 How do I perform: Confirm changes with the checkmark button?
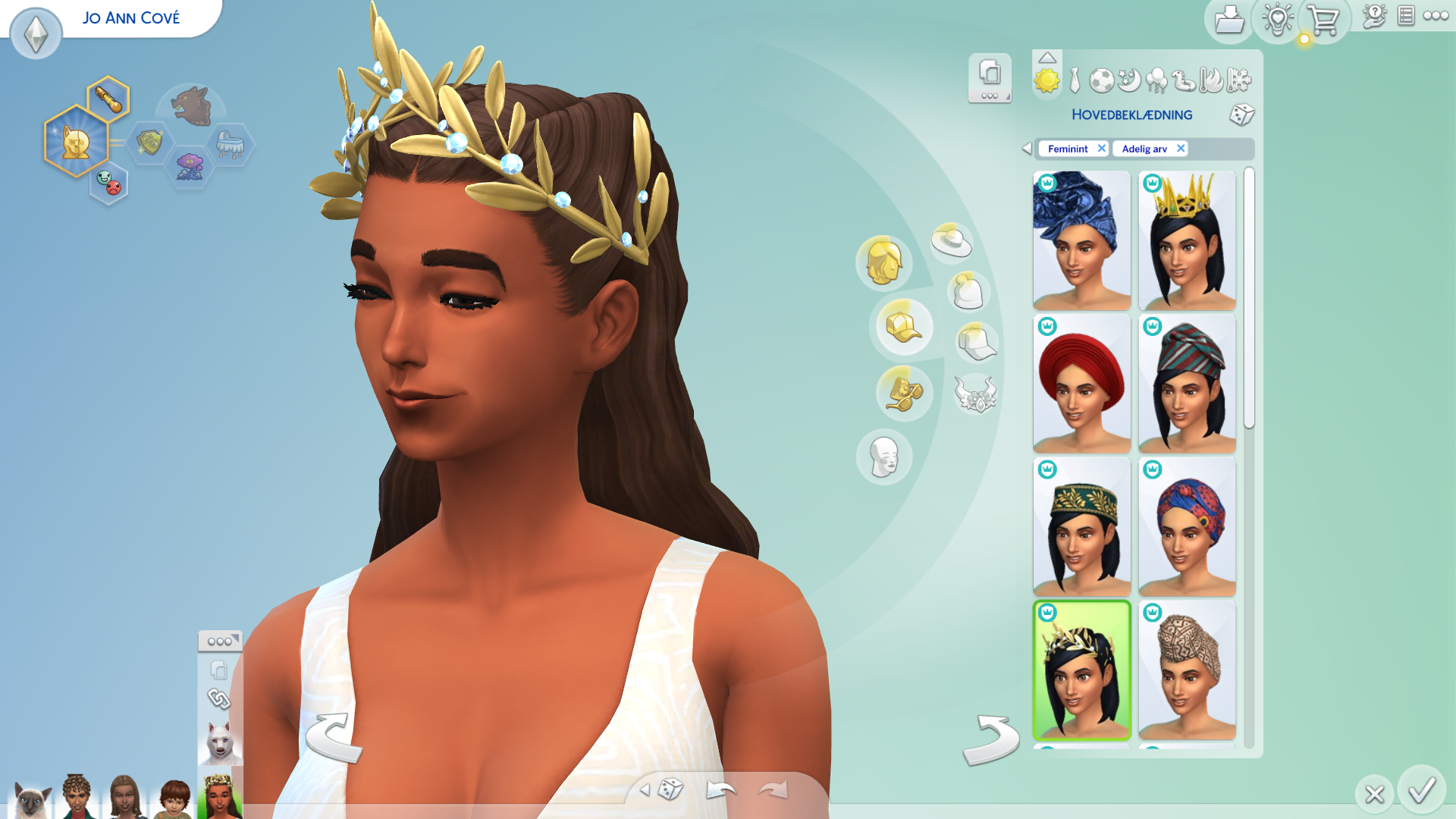(1421, 791)
